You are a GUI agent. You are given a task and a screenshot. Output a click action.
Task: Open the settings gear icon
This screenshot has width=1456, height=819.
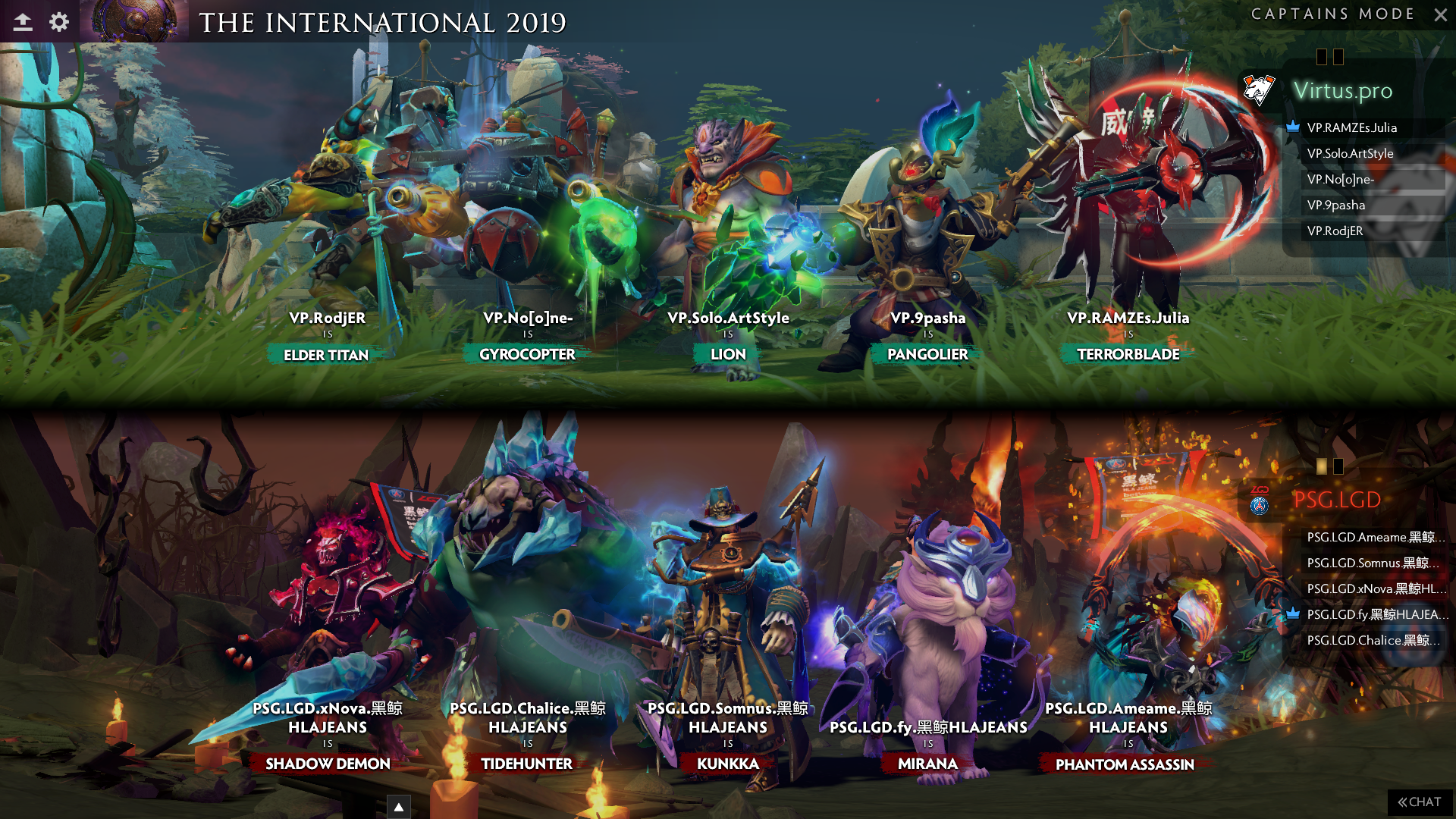tap(59, 22)
